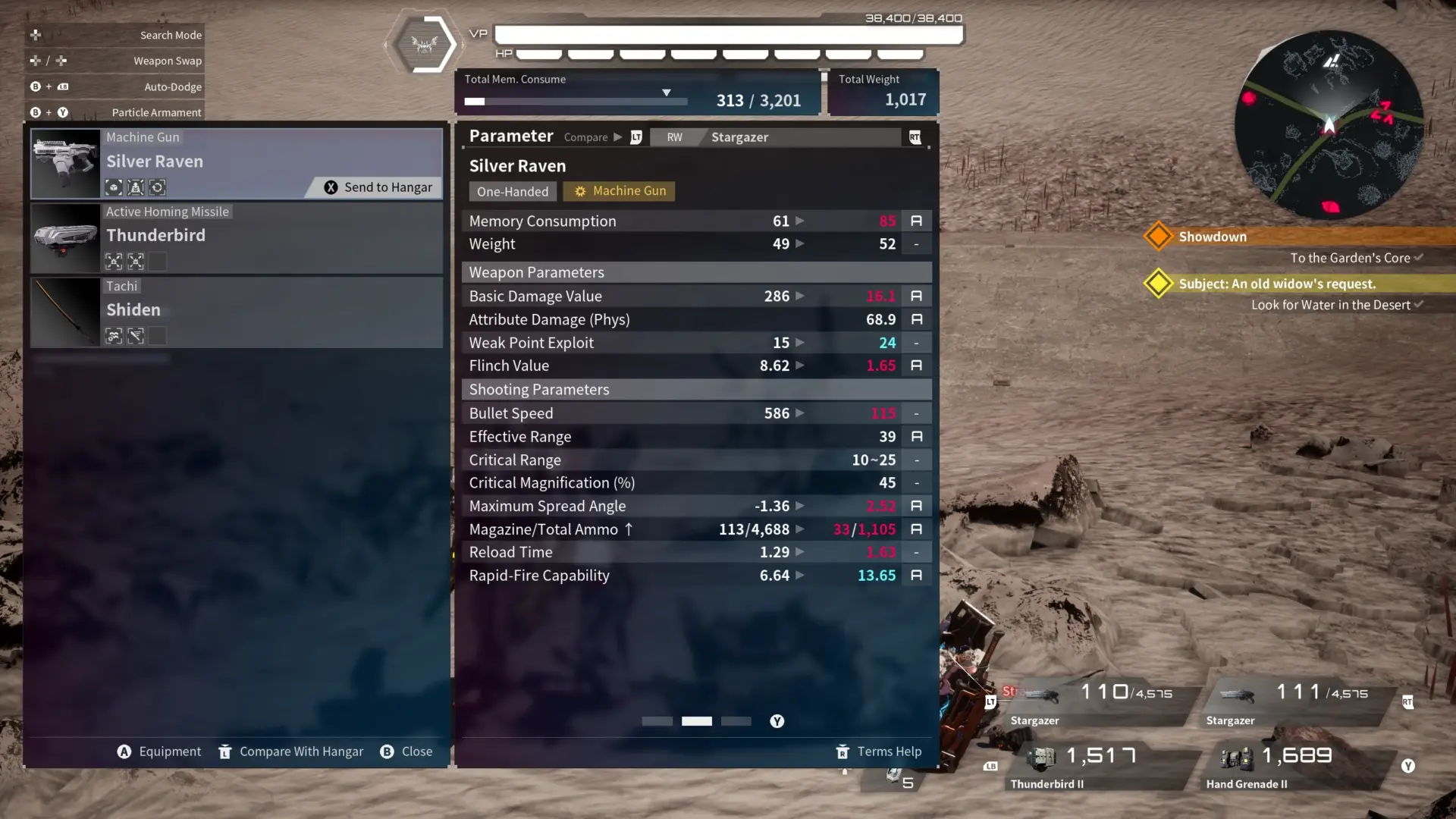Viewport: 1456px width, 819px height.
Task: Choose the Thunderbird homing missile entry
Action: coord(235,237)
